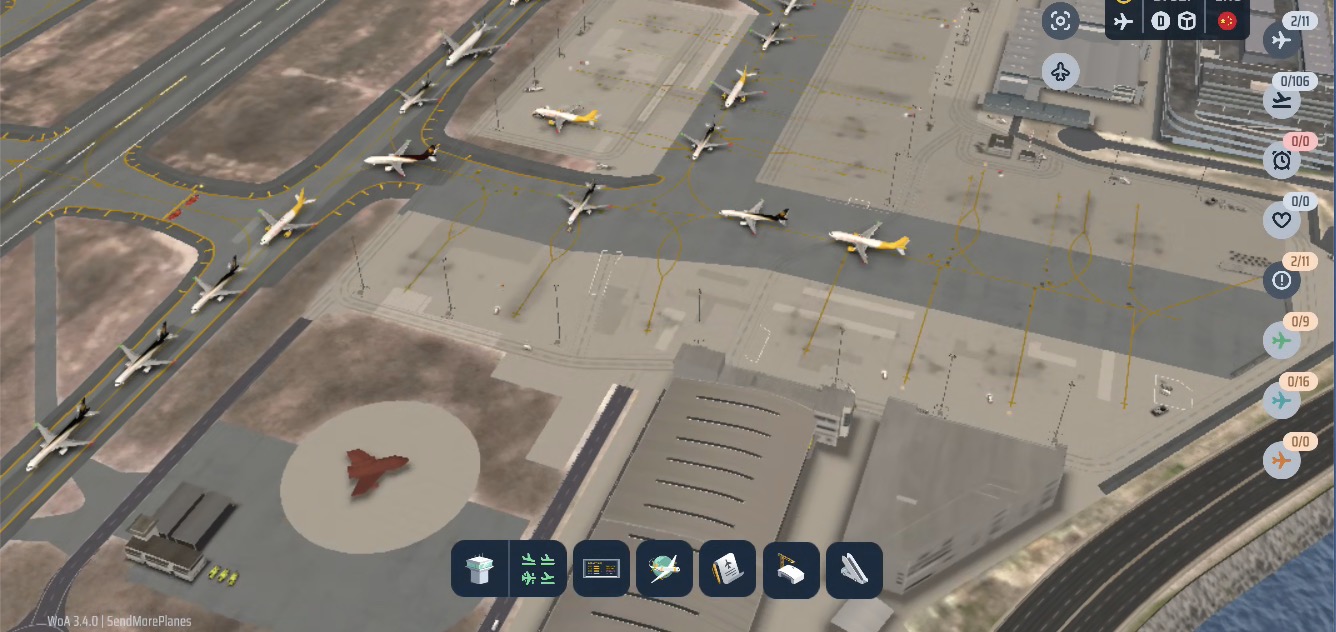Toggle the camera focus button

[x=1061, y=21]
